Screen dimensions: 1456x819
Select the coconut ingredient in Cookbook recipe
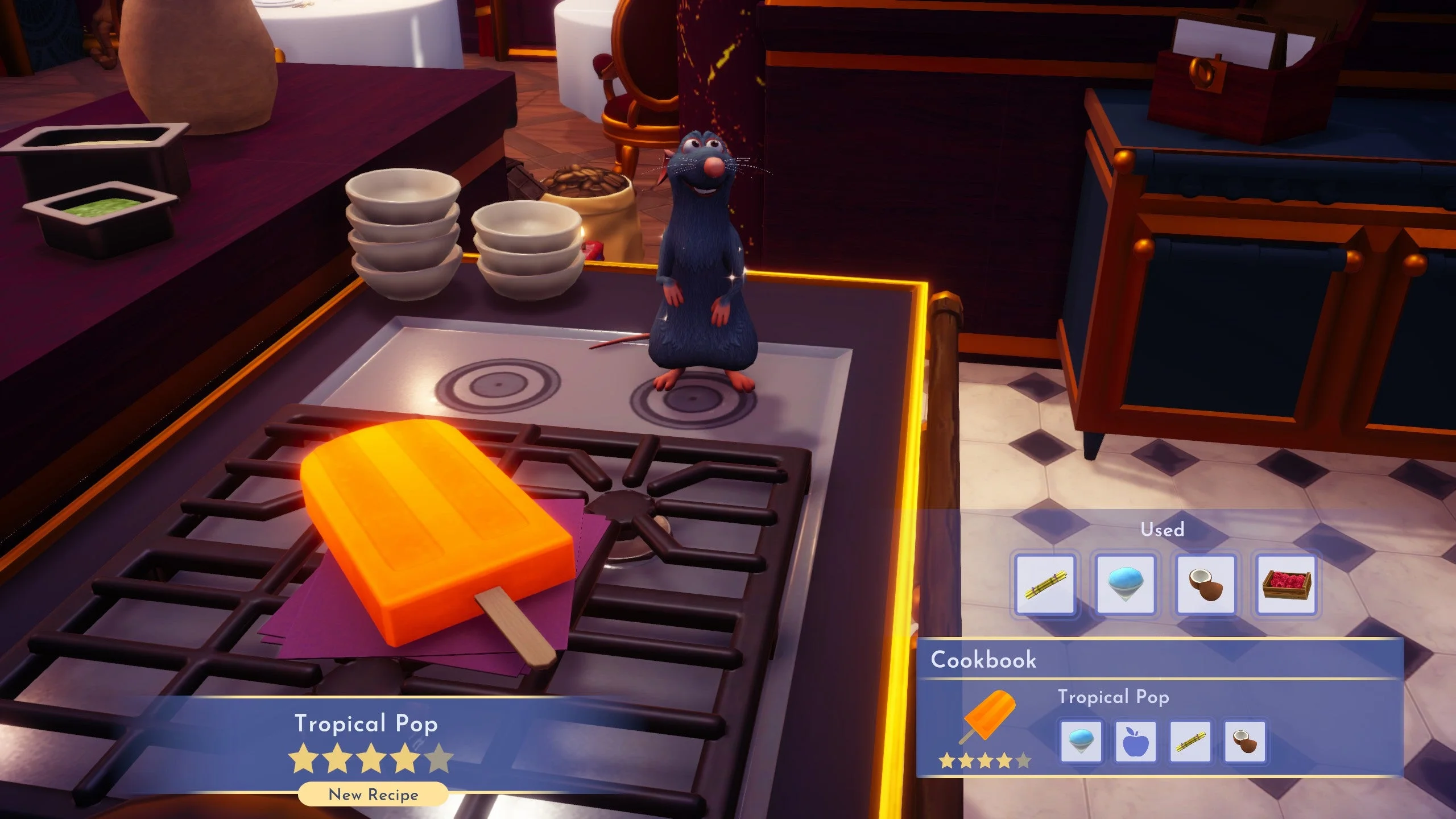pyautogui.click(x=1244, y=742)
